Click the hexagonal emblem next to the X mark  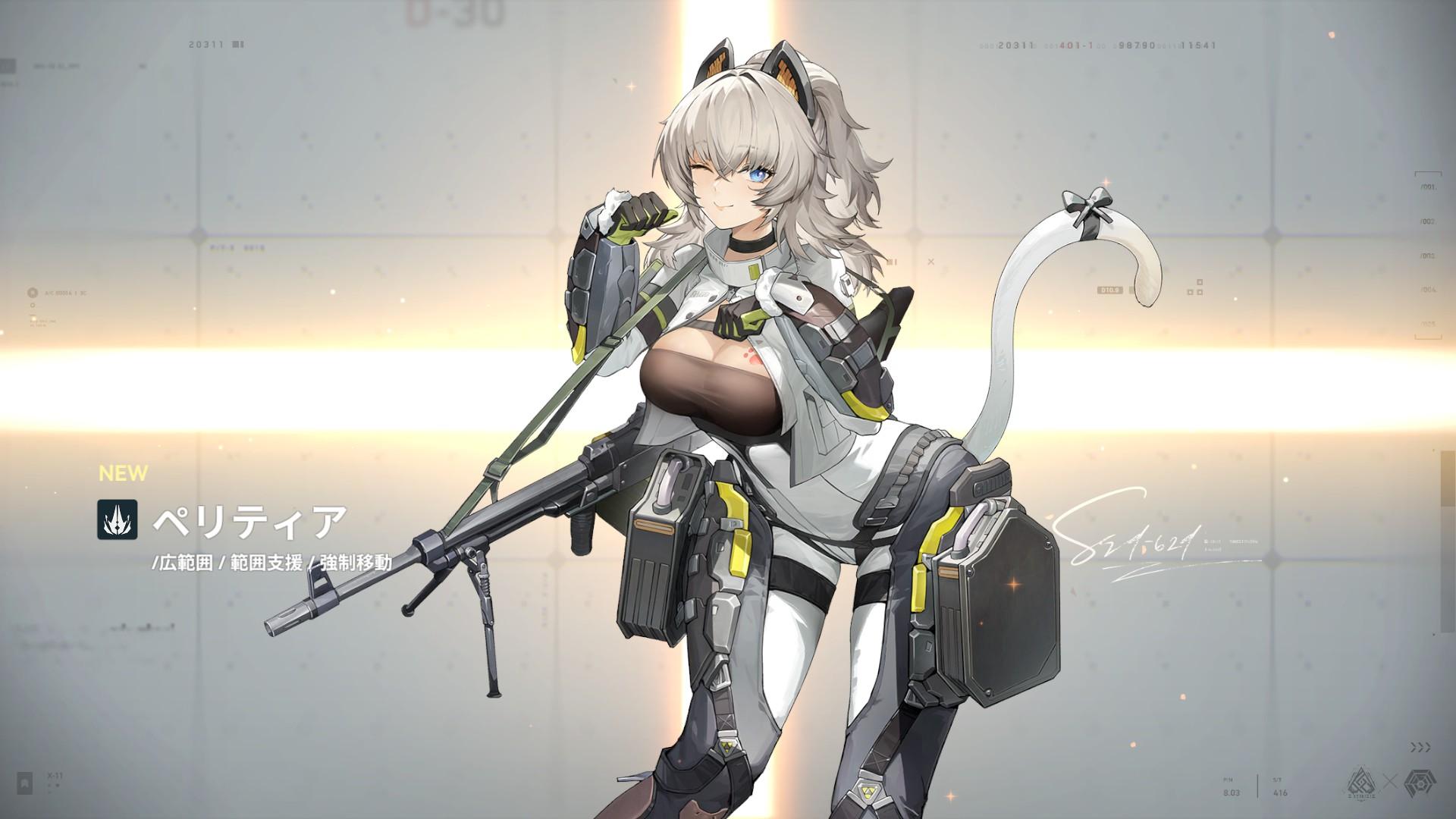pos(1420,783)
